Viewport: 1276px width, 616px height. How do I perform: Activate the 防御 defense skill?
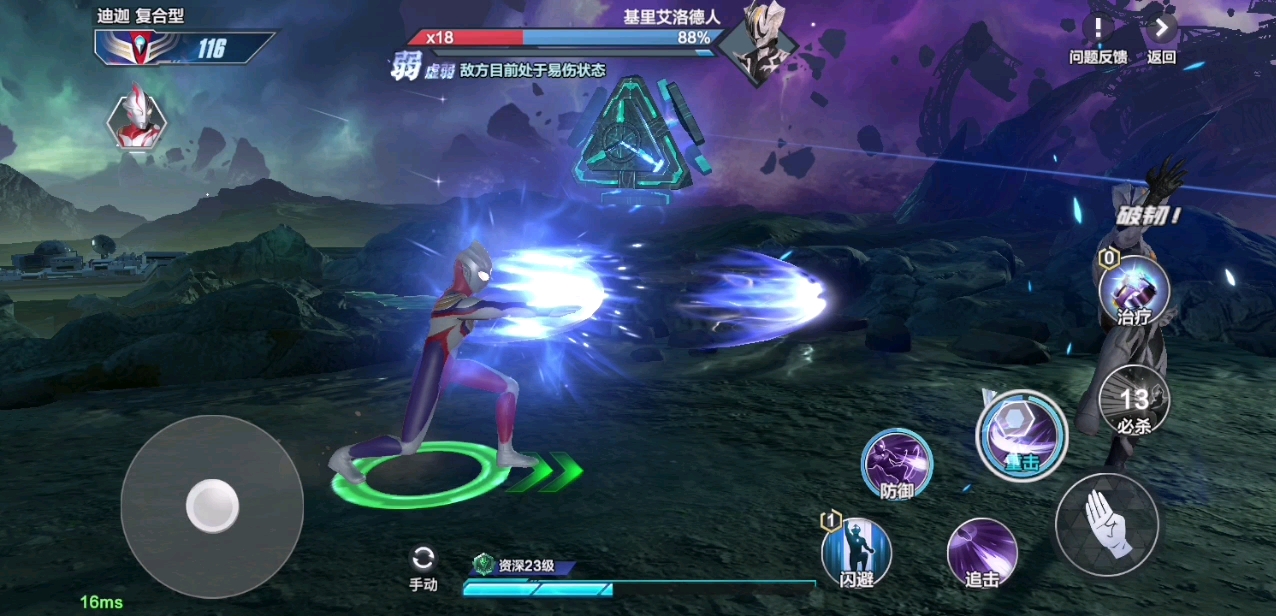click(897, 464)
